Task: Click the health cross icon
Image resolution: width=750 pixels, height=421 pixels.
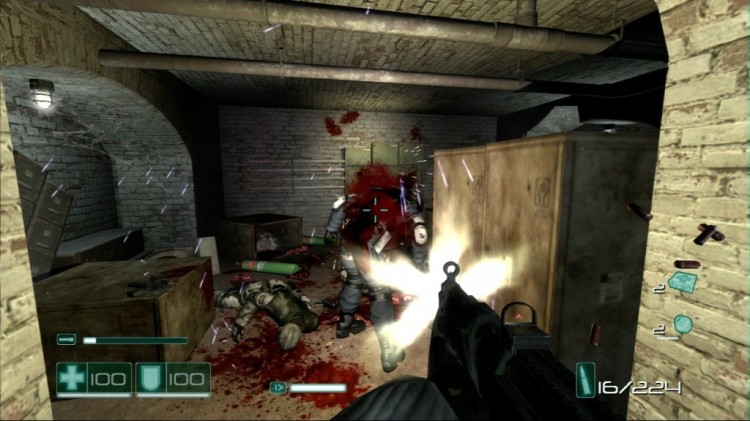Action: click(x=72, y=378)
